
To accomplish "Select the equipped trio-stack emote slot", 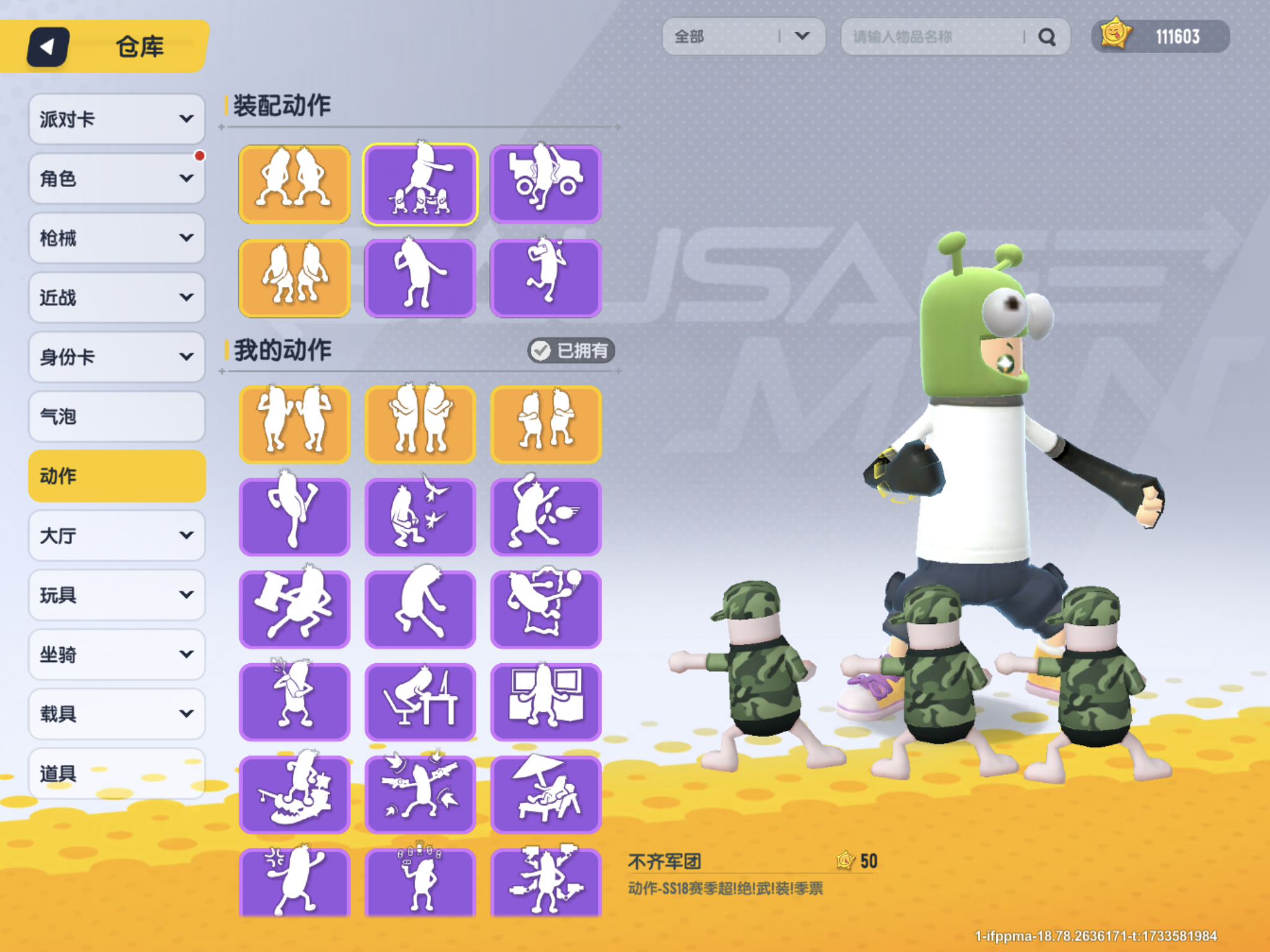I will (x=420, y=183).
